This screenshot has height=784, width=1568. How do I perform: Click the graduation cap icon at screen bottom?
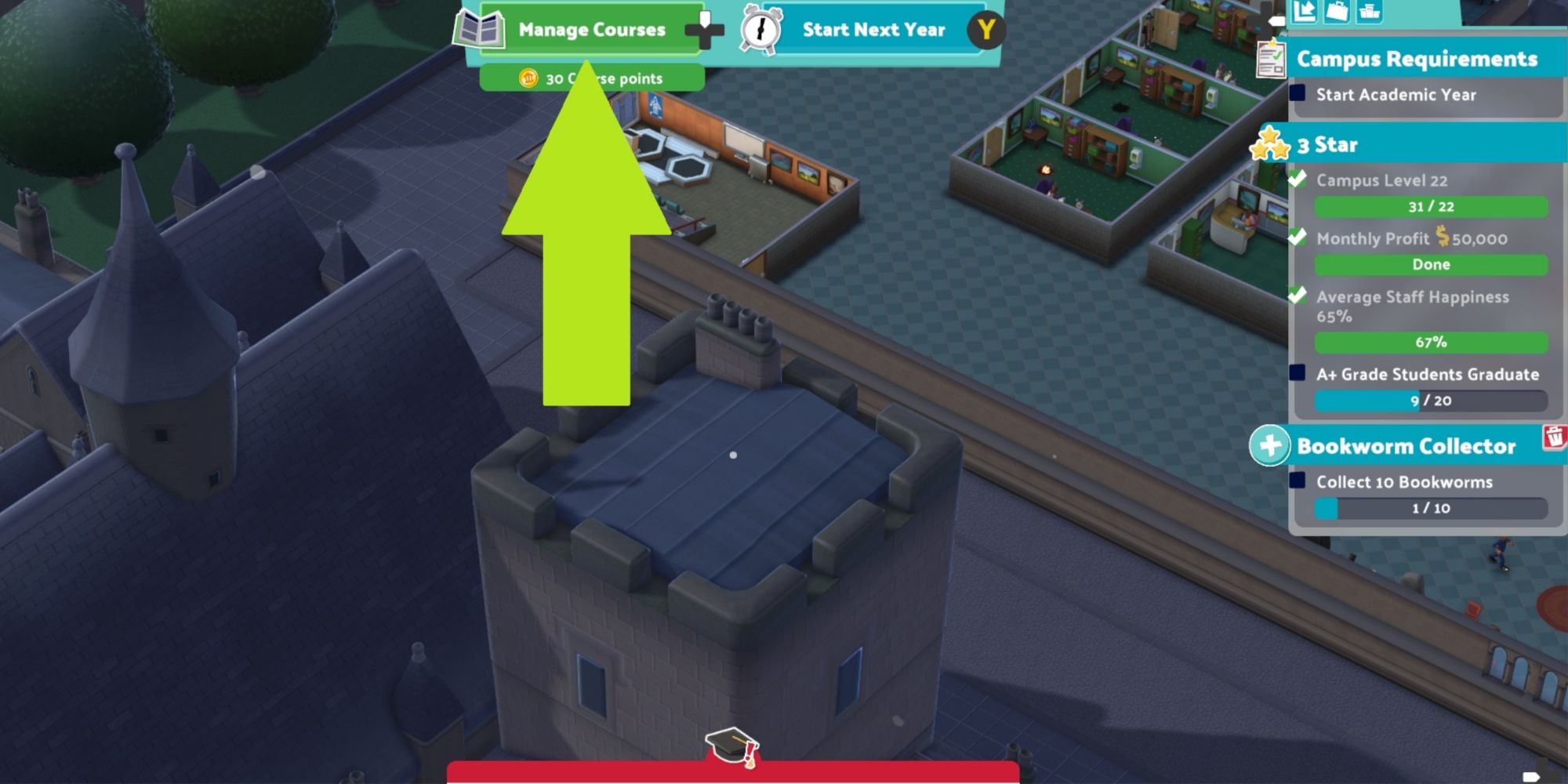tap(731, 746)
